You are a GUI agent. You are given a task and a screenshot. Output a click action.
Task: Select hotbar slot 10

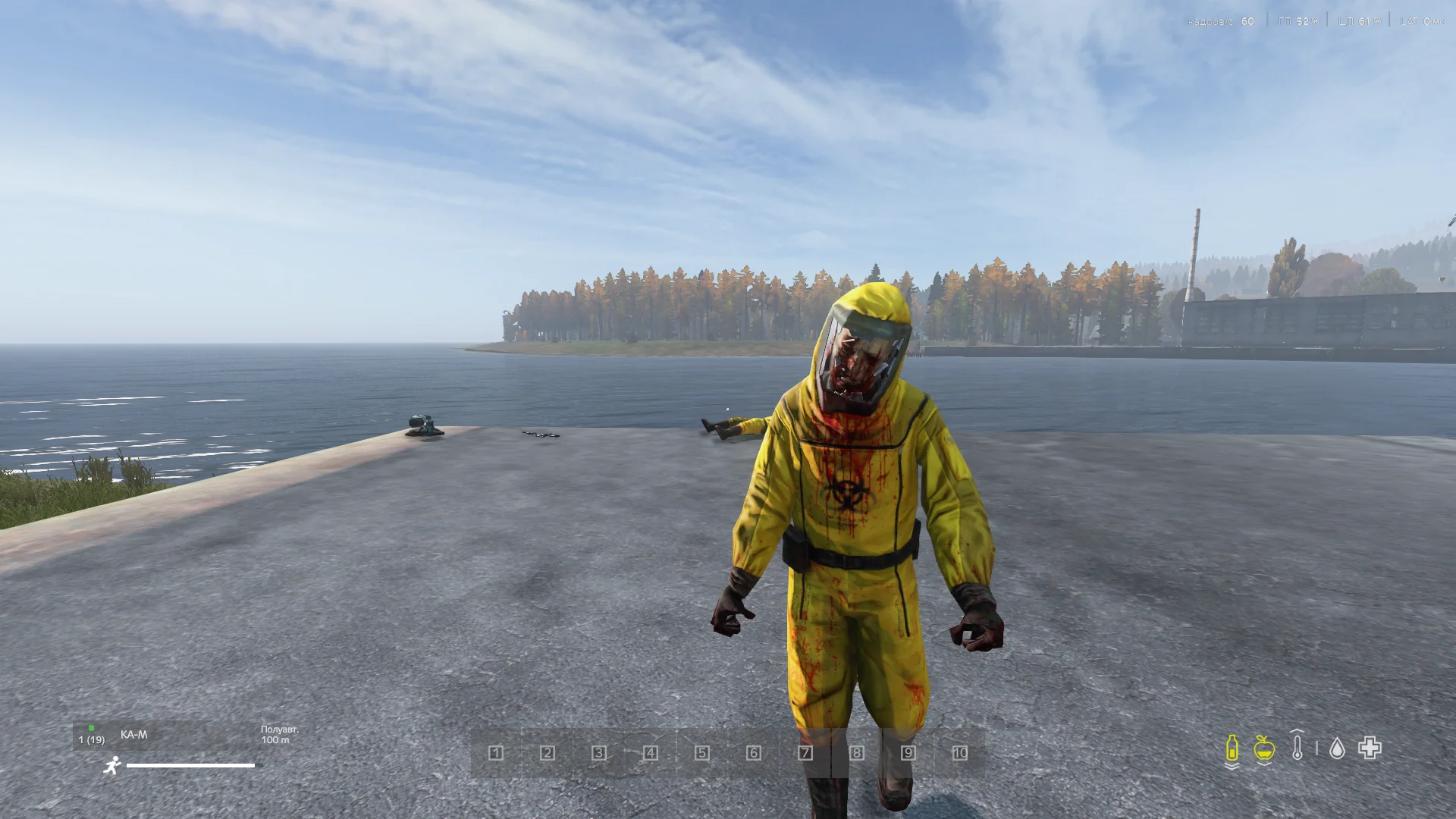pos(960,753)
